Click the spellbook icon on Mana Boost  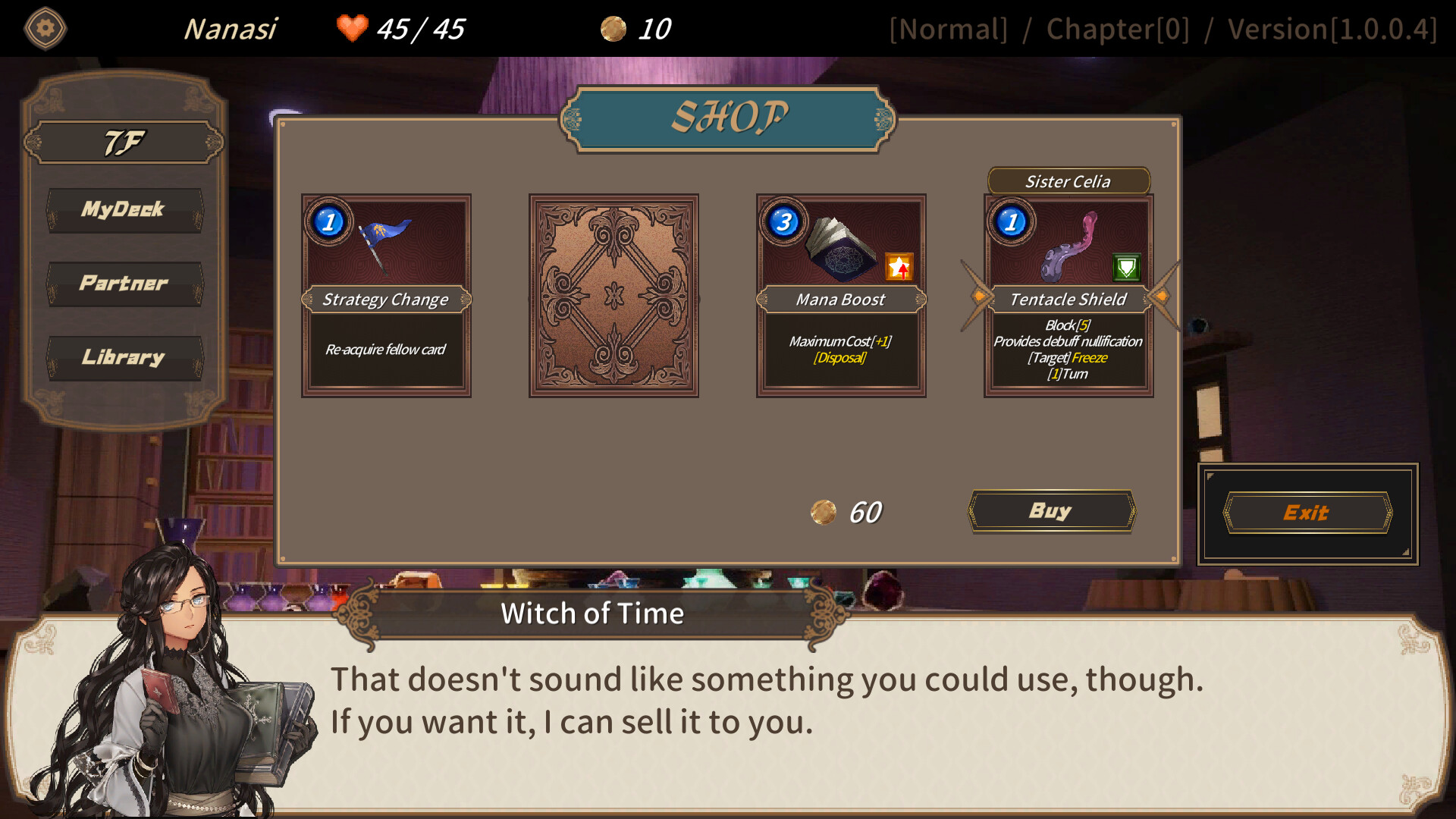842,246
